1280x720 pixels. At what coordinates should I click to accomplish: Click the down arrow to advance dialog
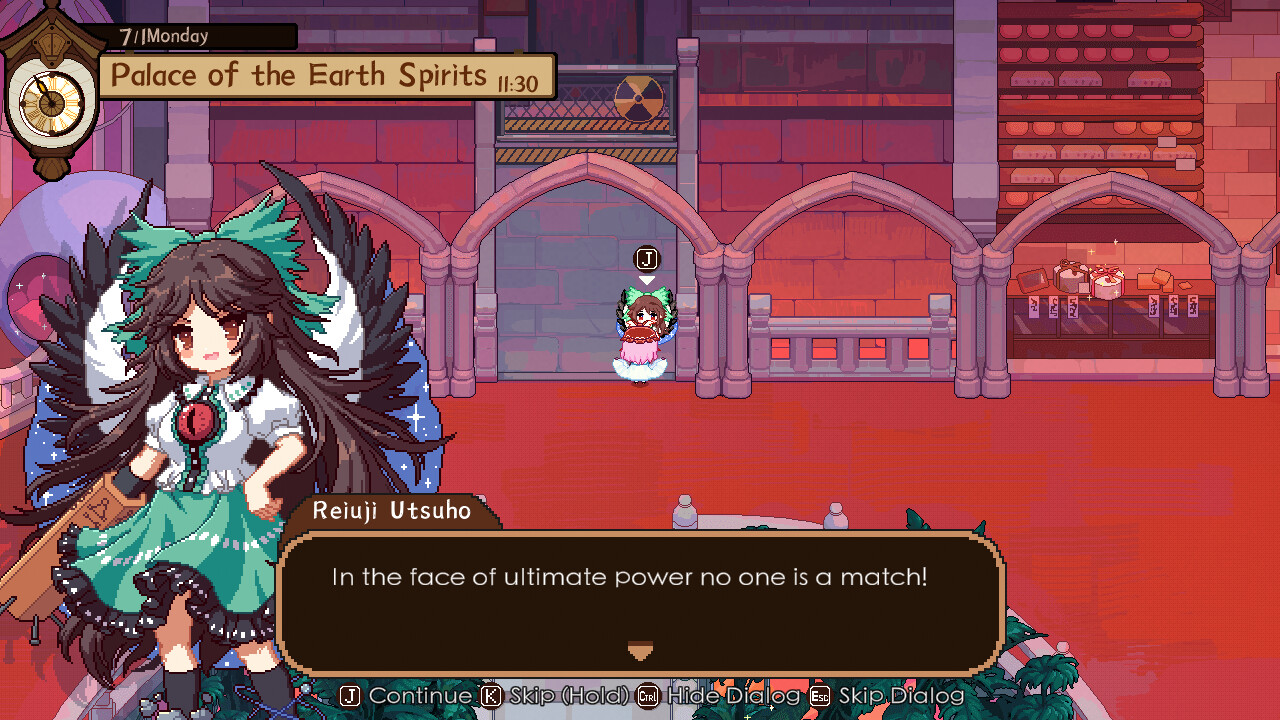pyautogui.click(x=640, y=650)
